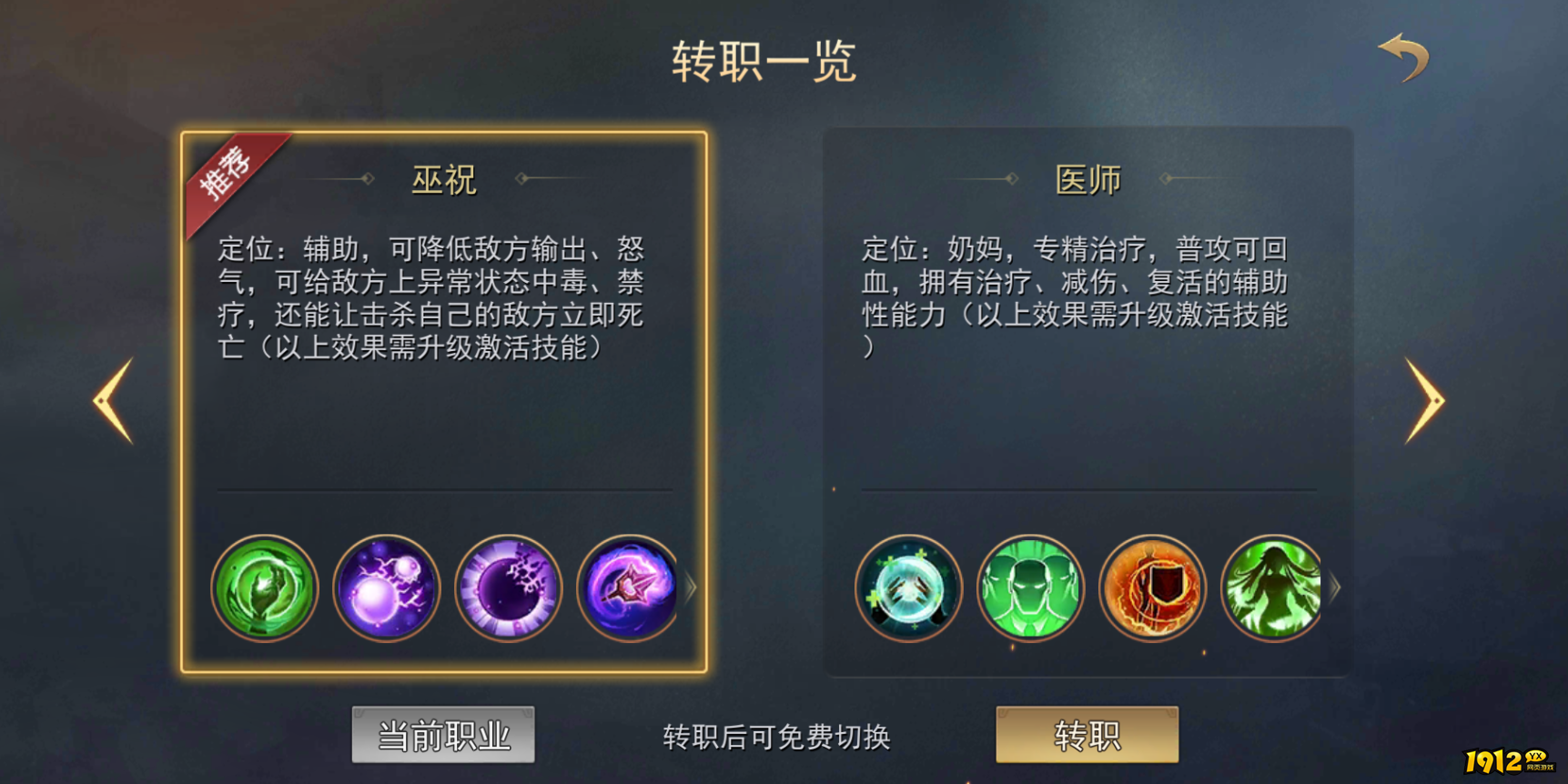Click the left navigation arrow

[x=111, y=400]
